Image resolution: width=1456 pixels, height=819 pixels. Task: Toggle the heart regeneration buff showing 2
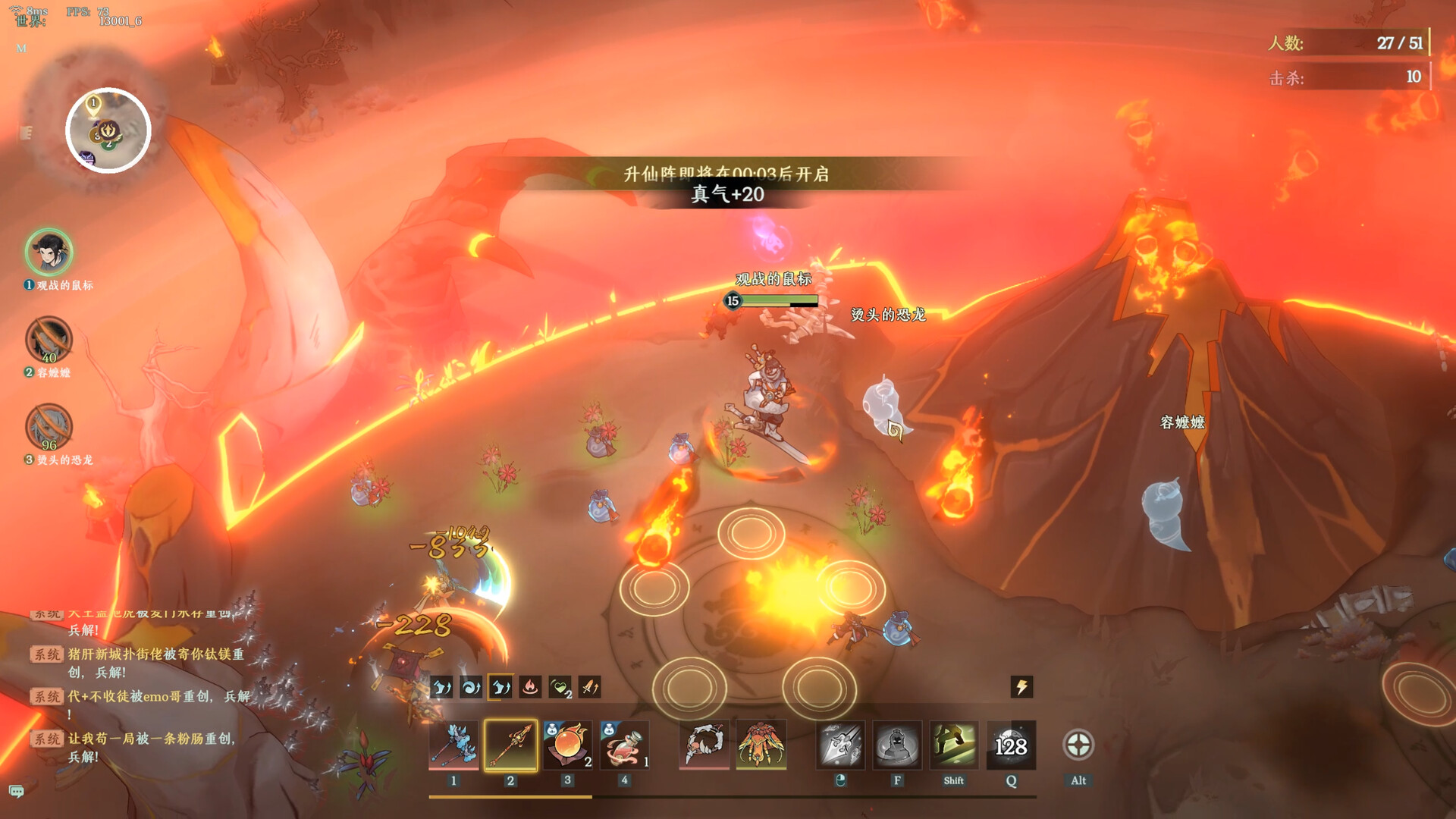click(x=559, y=687)
